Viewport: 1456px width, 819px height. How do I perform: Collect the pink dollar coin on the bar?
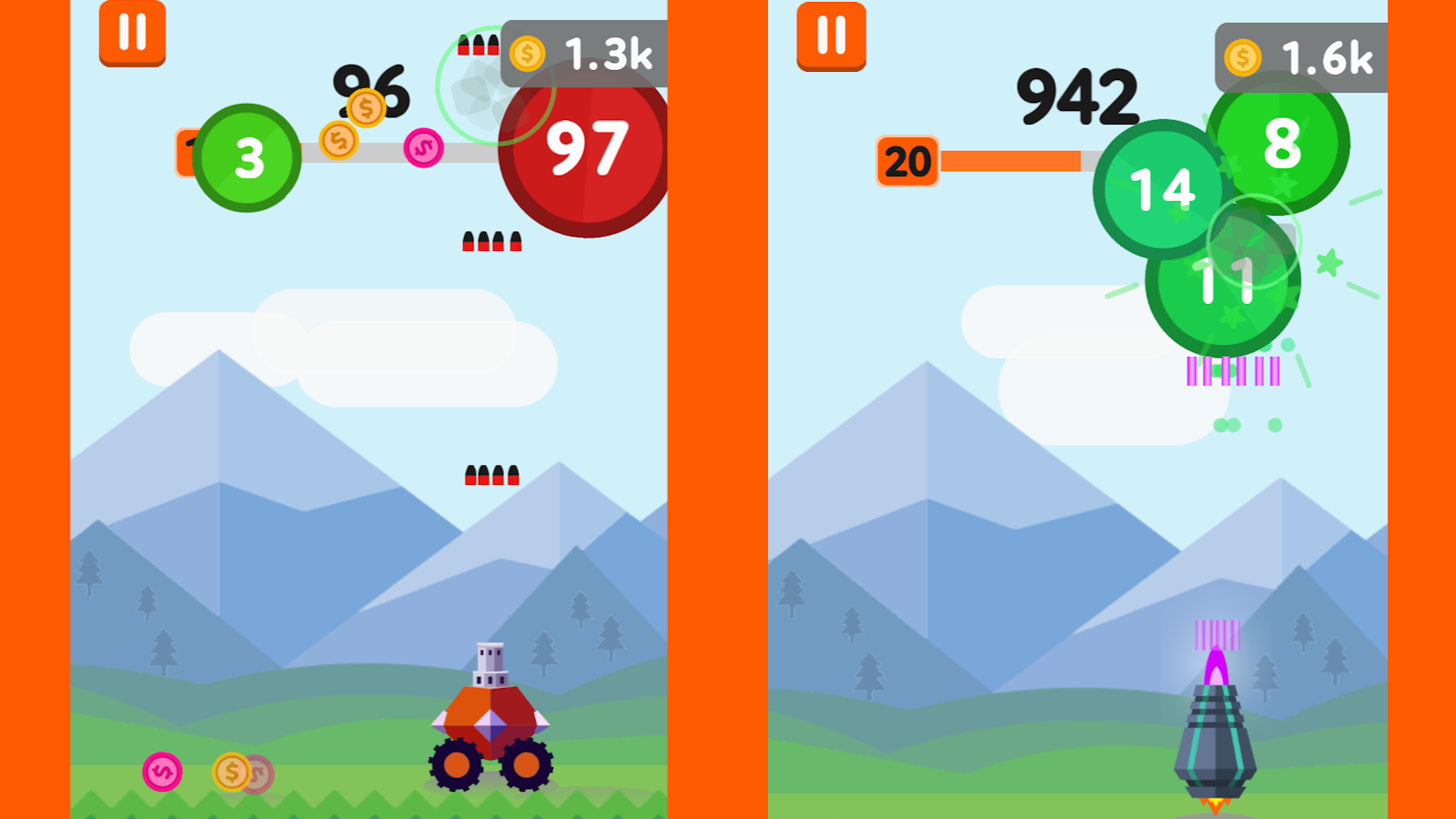coord(422,146)
